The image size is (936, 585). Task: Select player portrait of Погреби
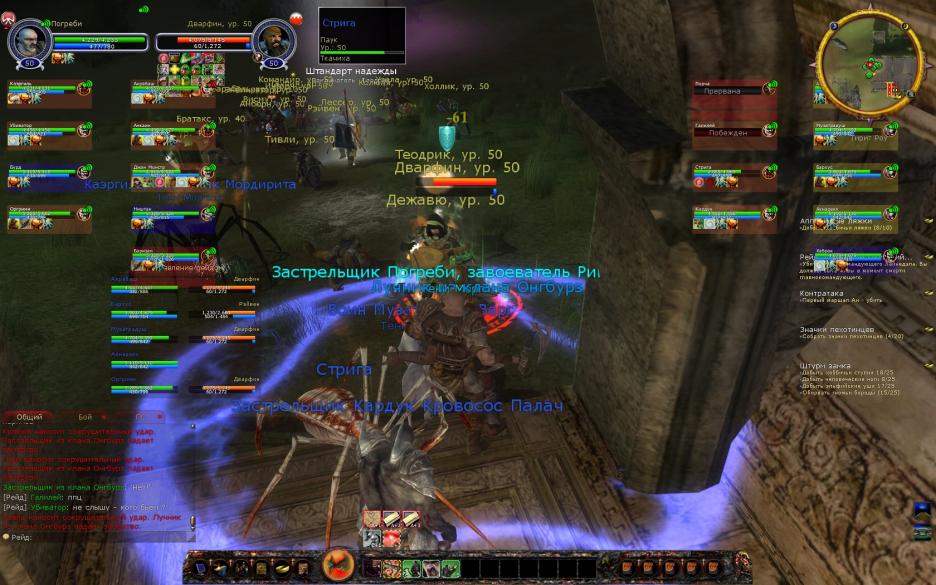29,40
